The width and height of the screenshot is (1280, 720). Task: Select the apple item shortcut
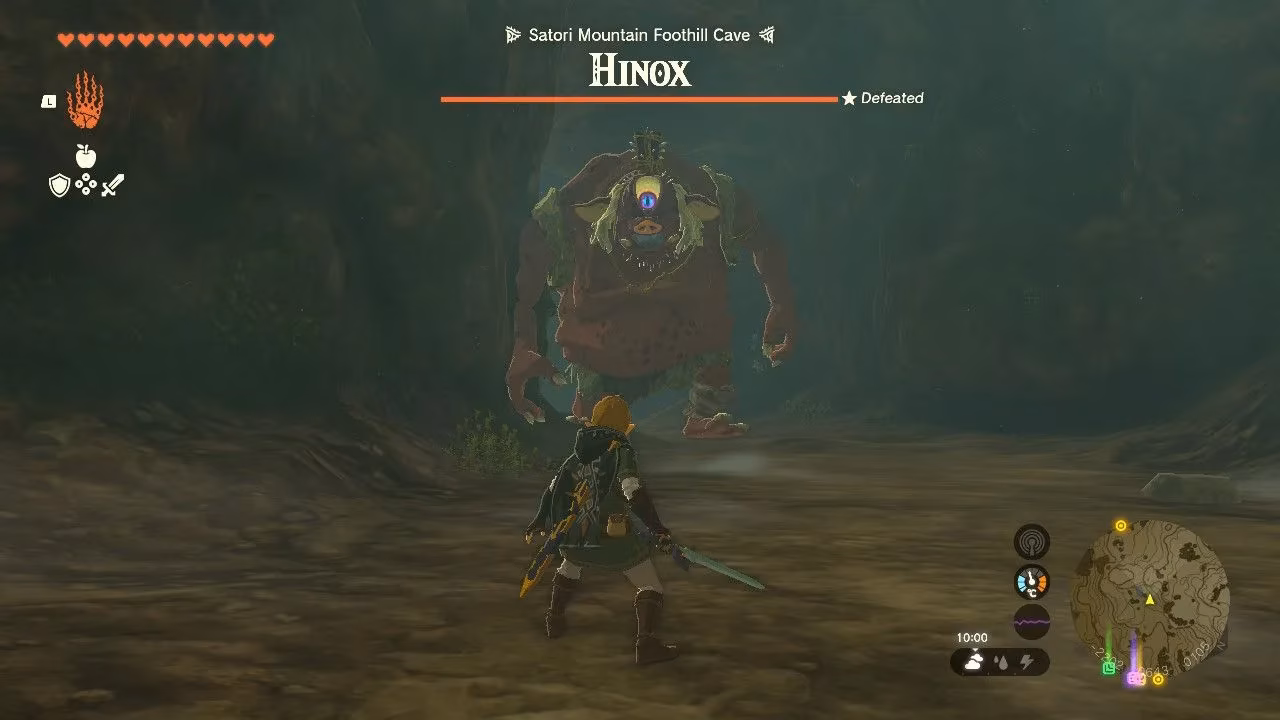(85, 156)
